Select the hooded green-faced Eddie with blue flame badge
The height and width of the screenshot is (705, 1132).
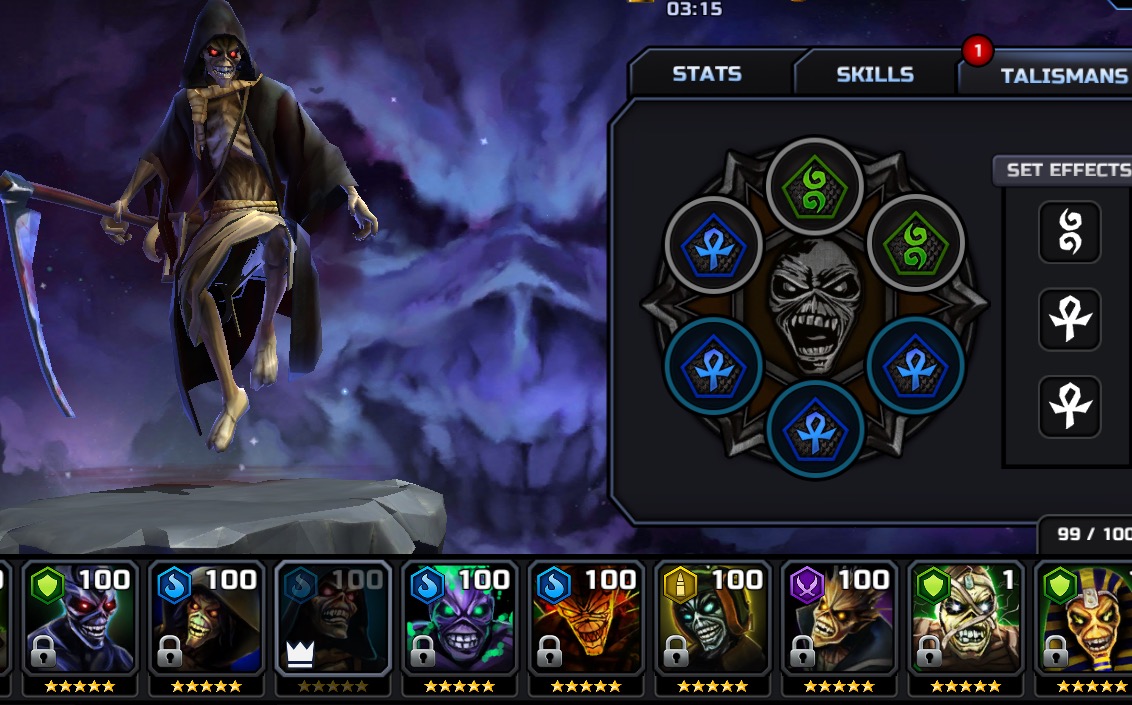pos(207,621)
